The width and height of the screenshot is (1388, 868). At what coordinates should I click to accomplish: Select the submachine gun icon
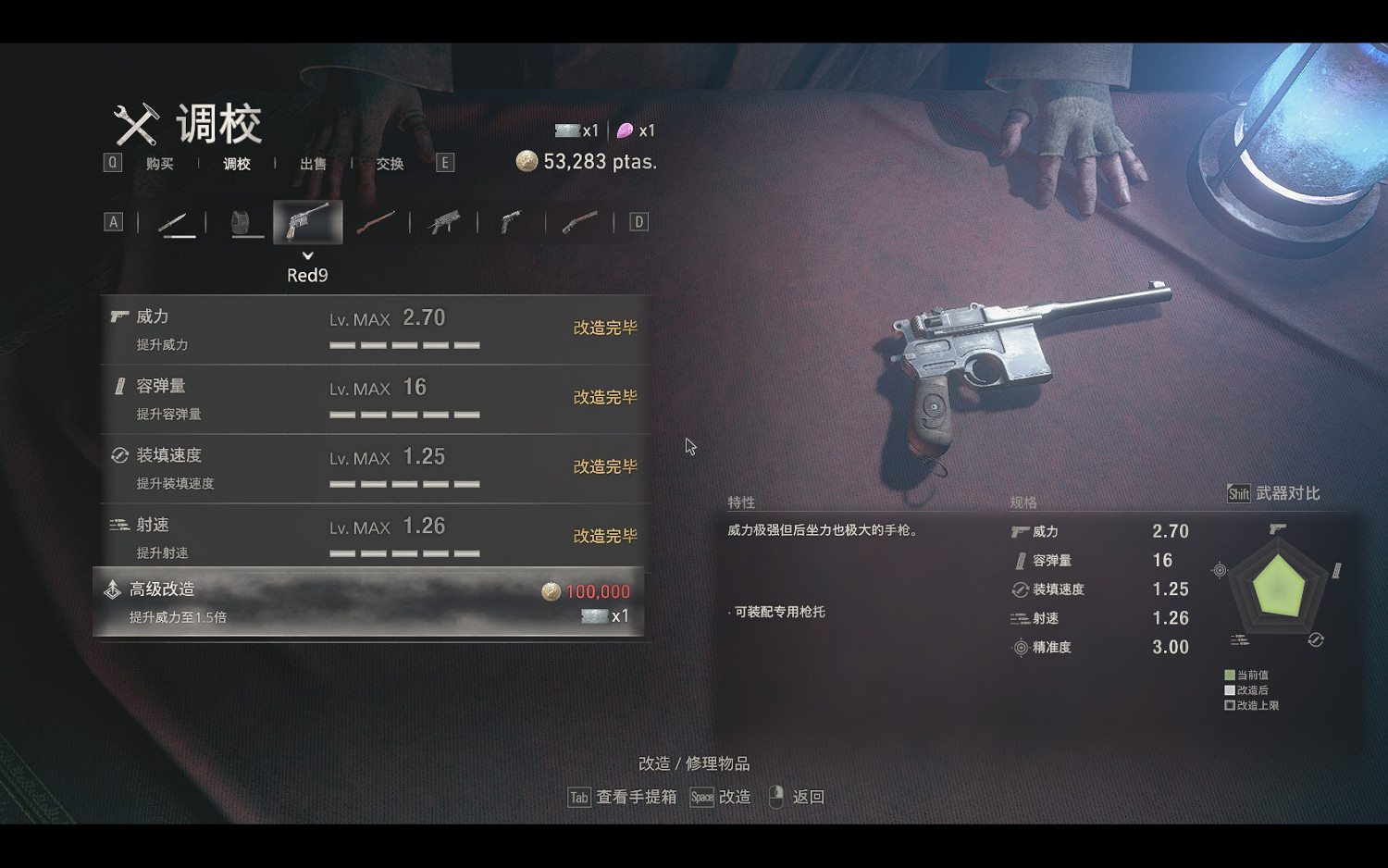442,221
